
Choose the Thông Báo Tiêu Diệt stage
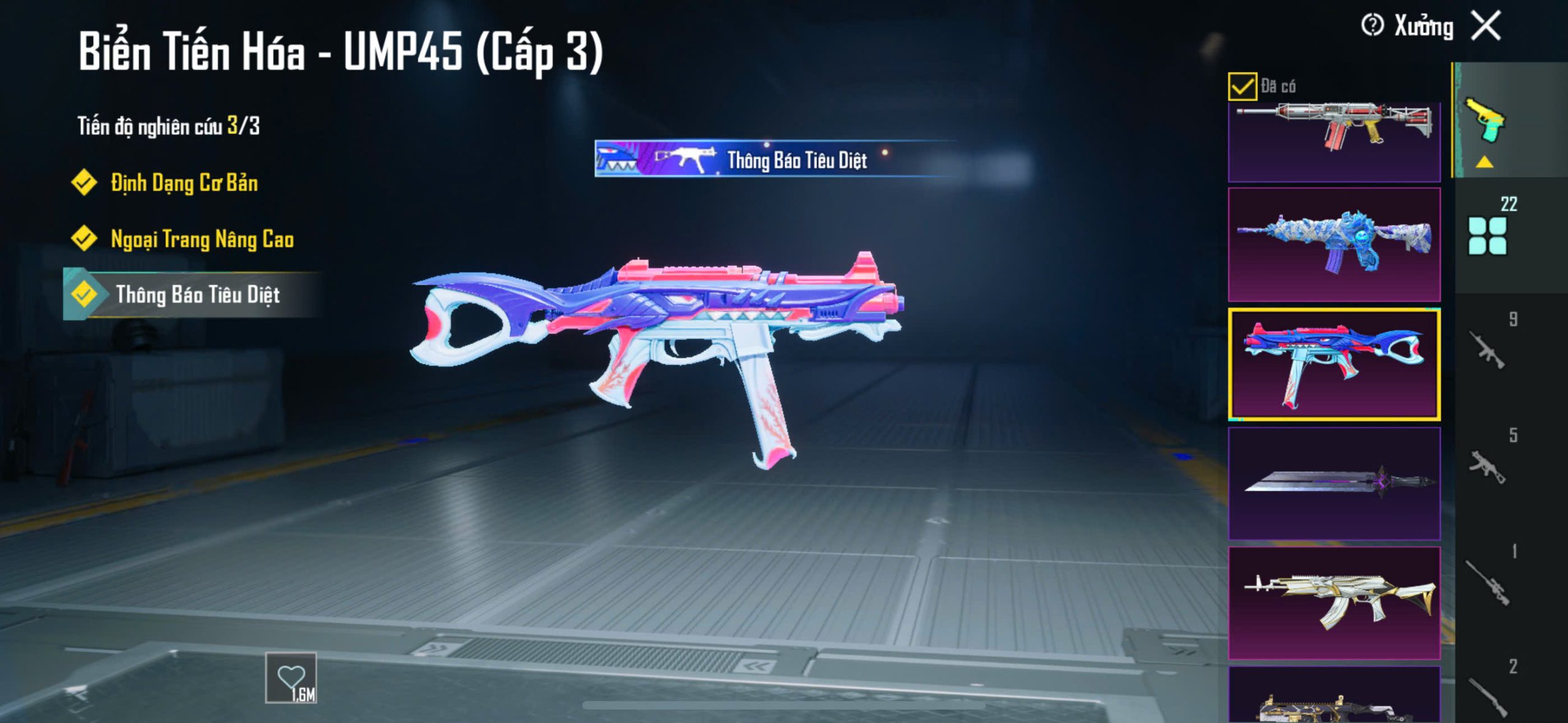[x=197, y=295]
